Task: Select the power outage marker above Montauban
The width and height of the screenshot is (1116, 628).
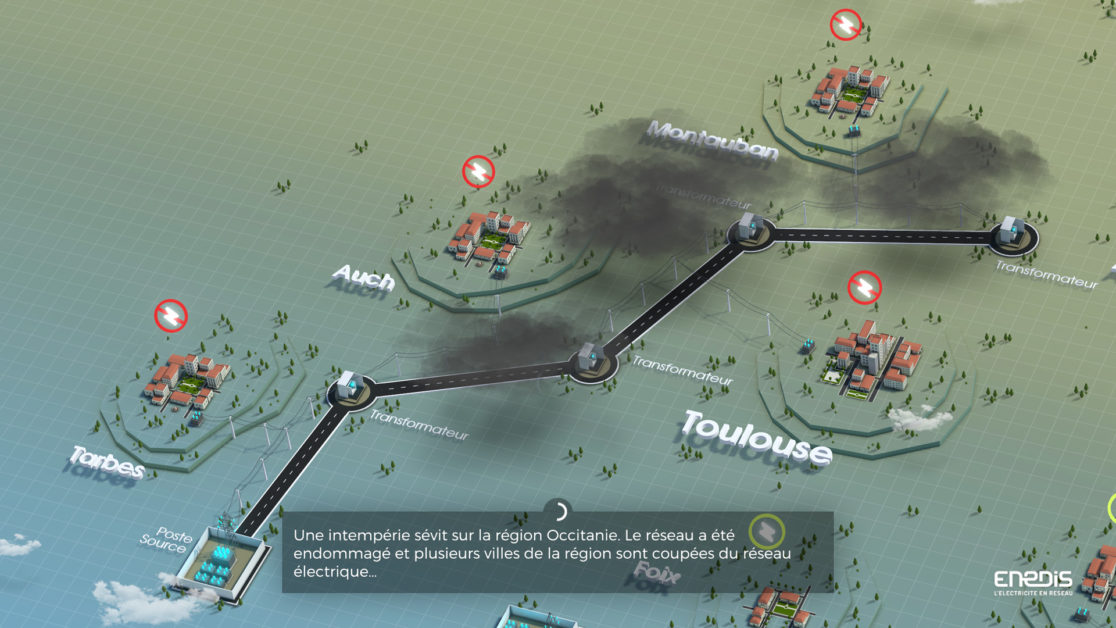Action: 847,25
